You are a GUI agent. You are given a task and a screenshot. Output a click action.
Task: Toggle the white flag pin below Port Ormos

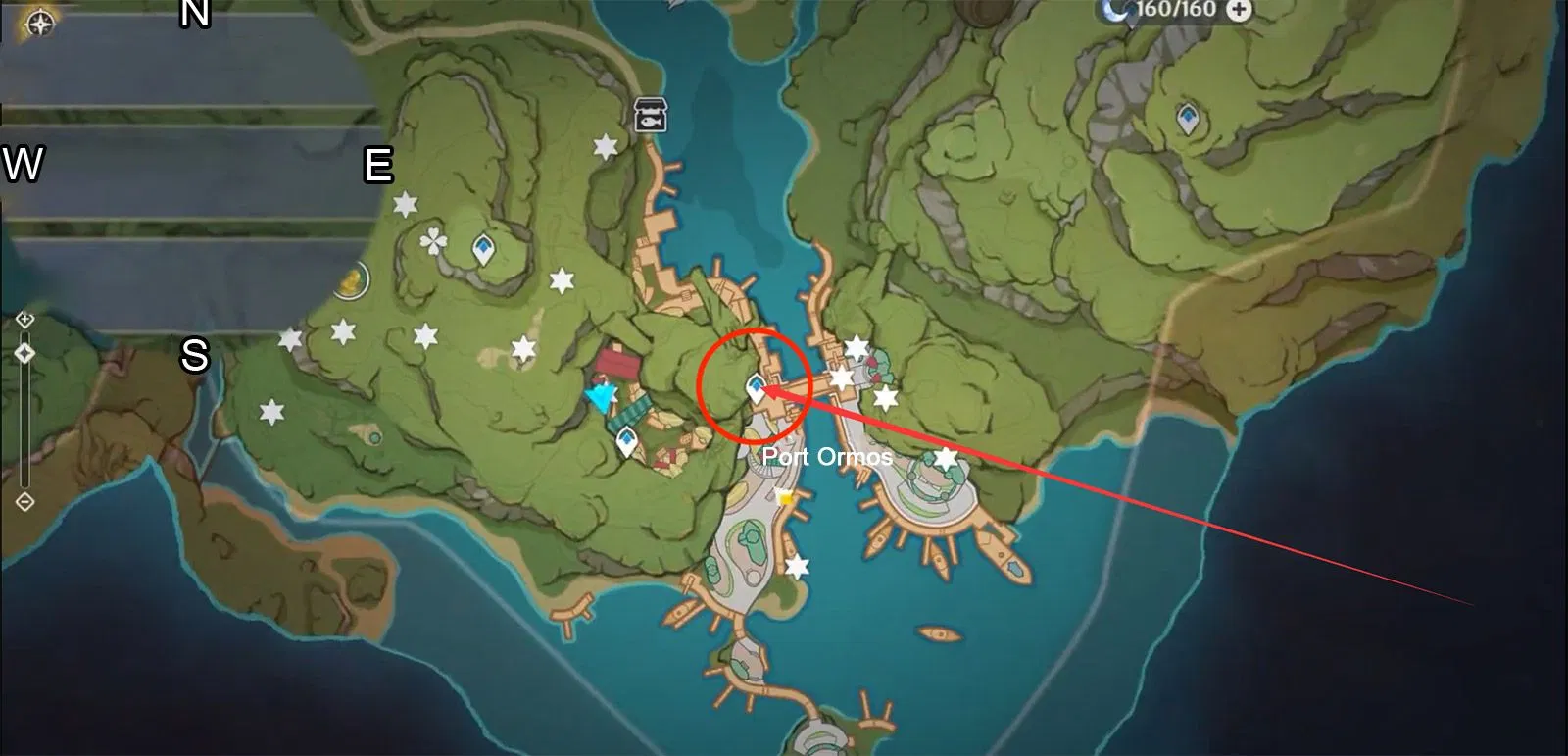(x=784, y=497)
